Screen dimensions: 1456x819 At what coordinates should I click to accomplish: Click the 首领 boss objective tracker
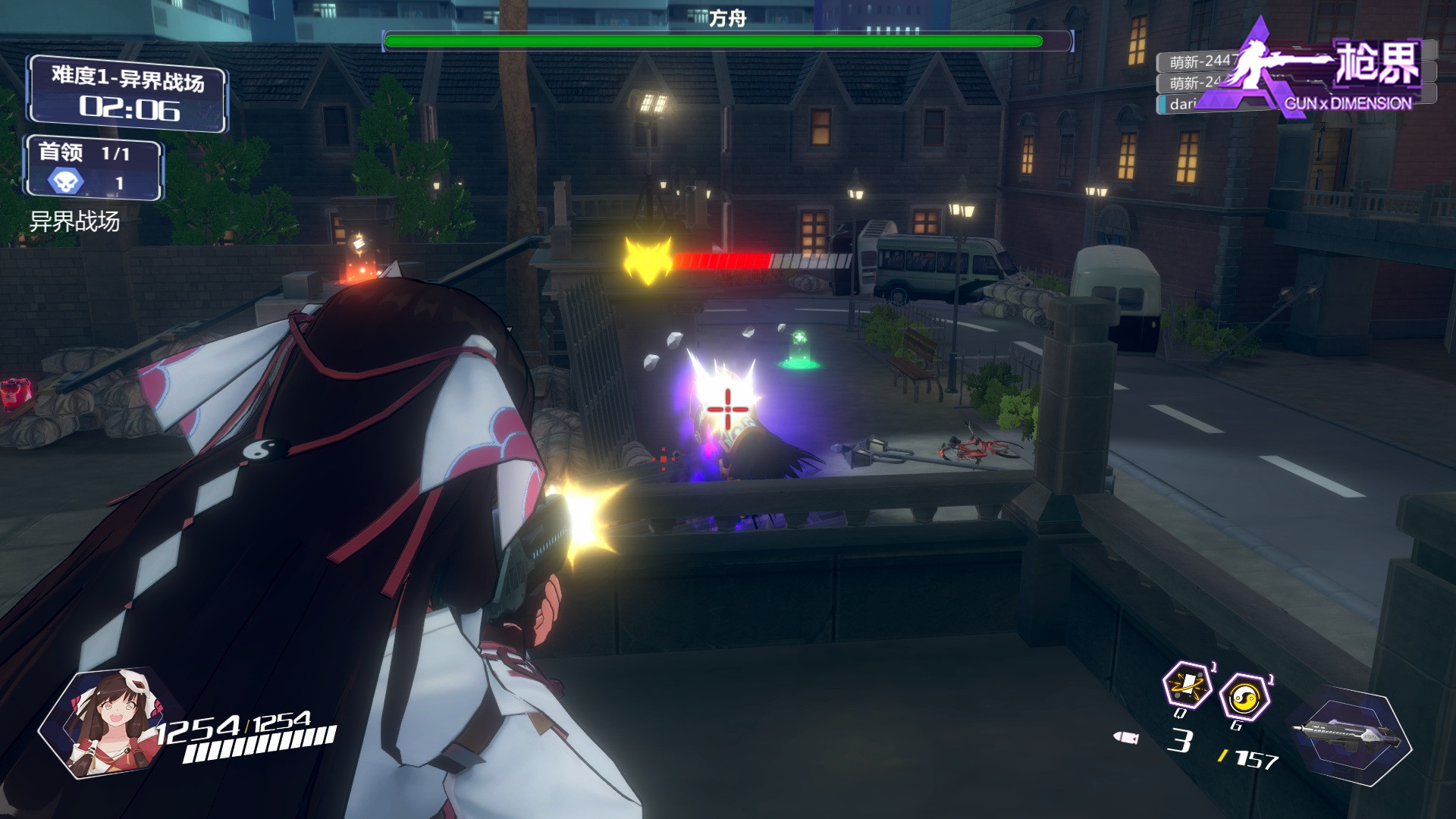point(94,168)
